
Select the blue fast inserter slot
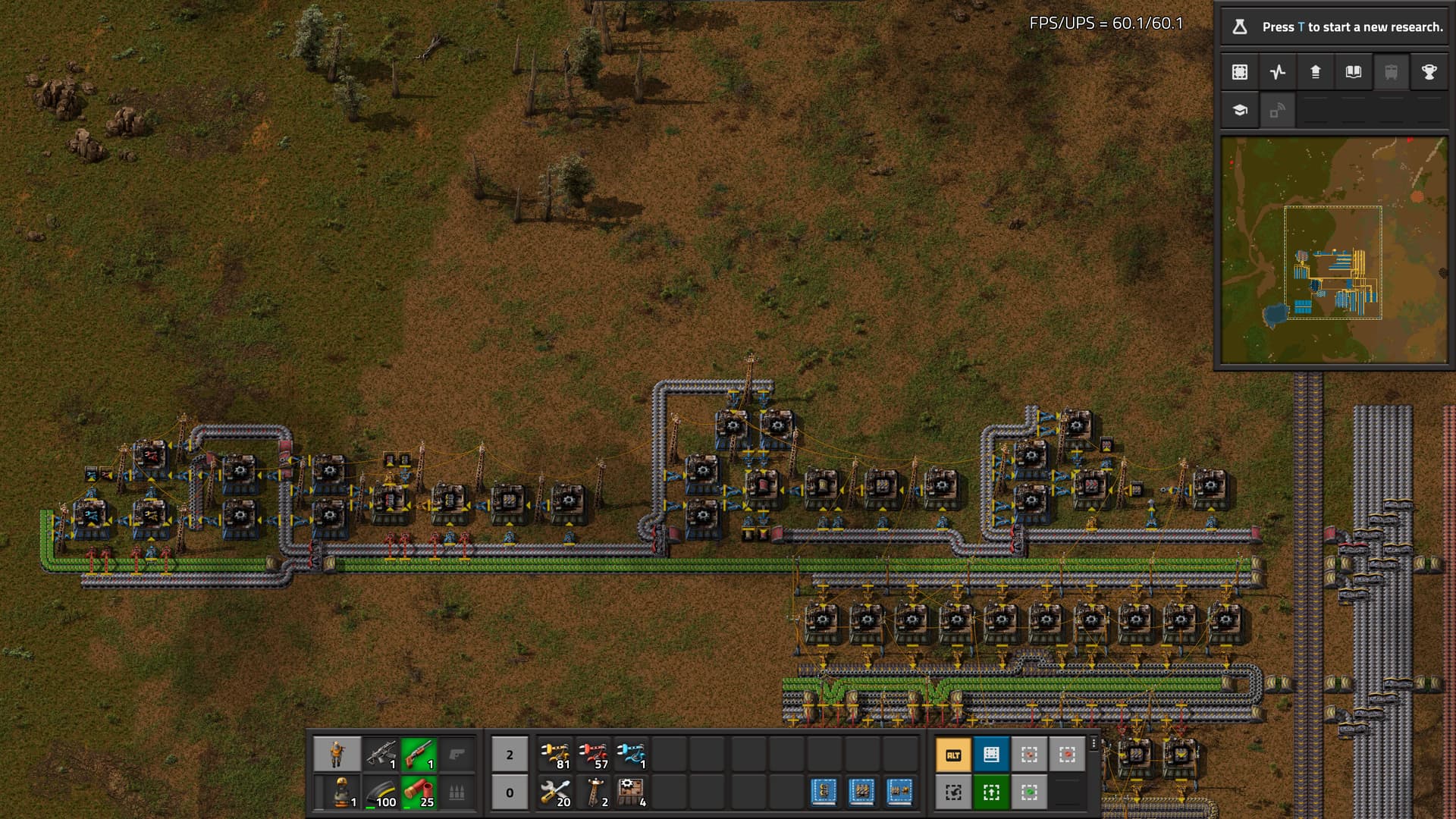(631, 755)
